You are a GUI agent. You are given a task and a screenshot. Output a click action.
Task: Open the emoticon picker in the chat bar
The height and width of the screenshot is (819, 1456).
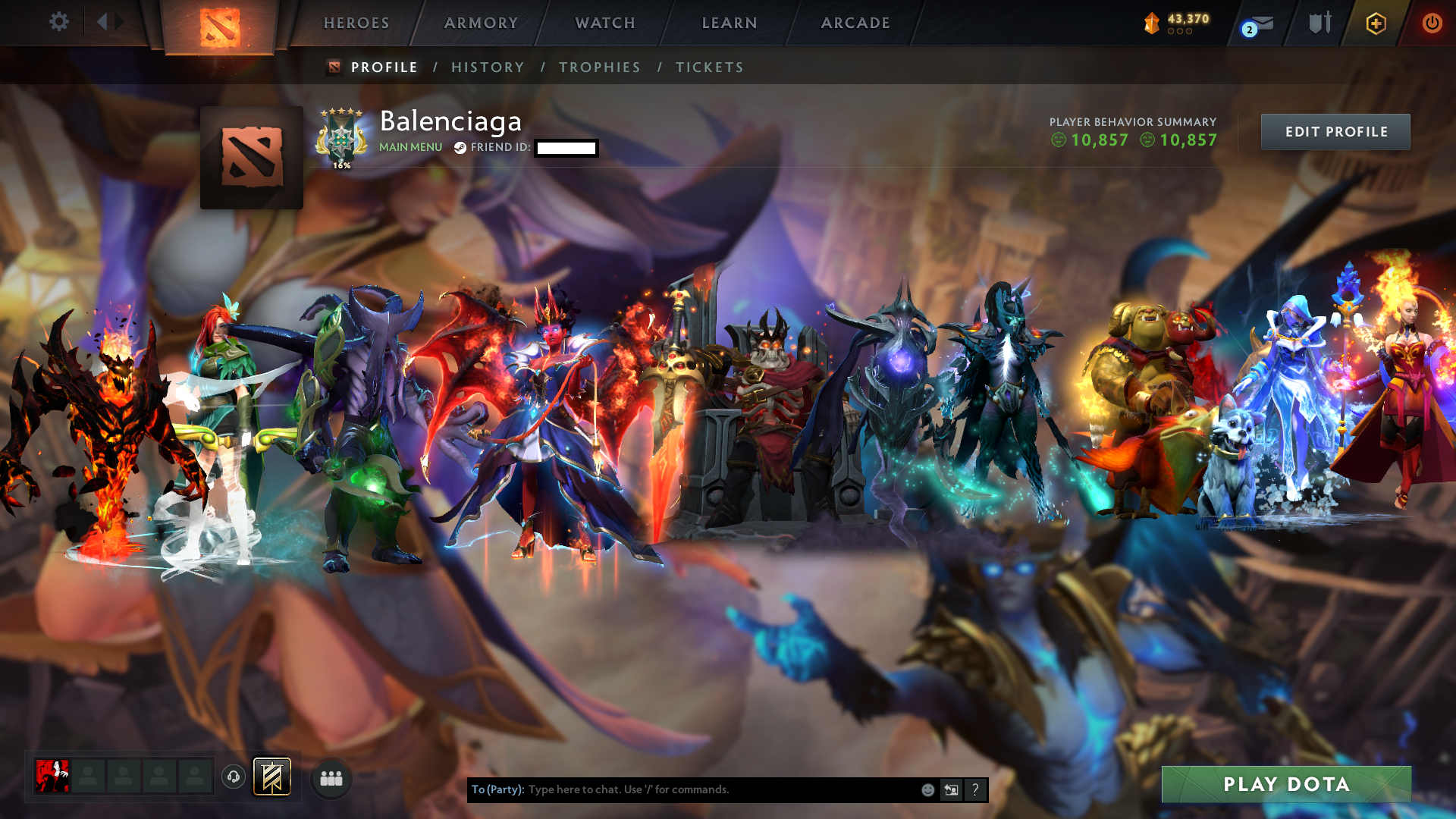[927, 789]
